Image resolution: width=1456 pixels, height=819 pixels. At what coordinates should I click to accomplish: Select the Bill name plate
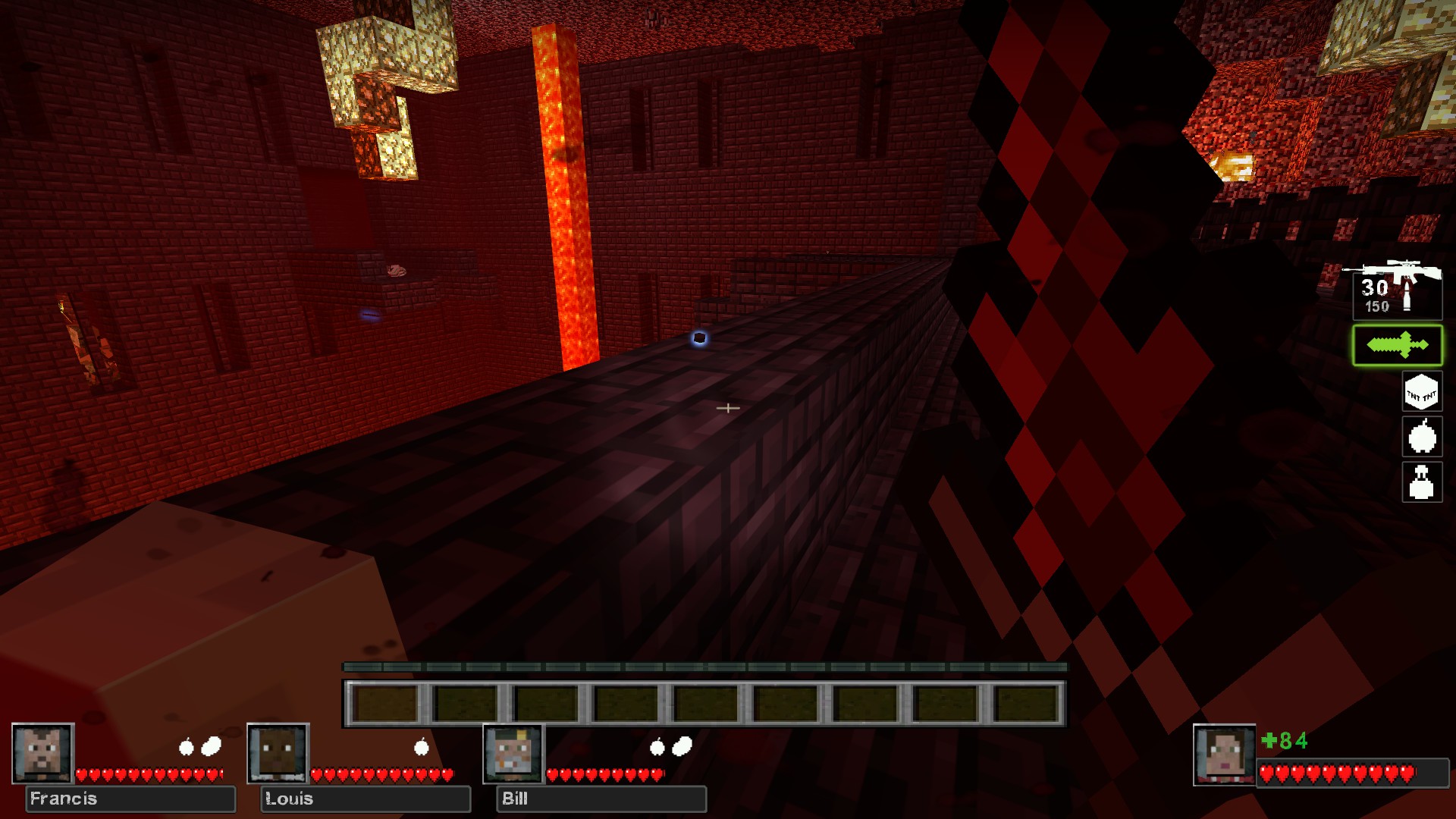pos(601,799)
